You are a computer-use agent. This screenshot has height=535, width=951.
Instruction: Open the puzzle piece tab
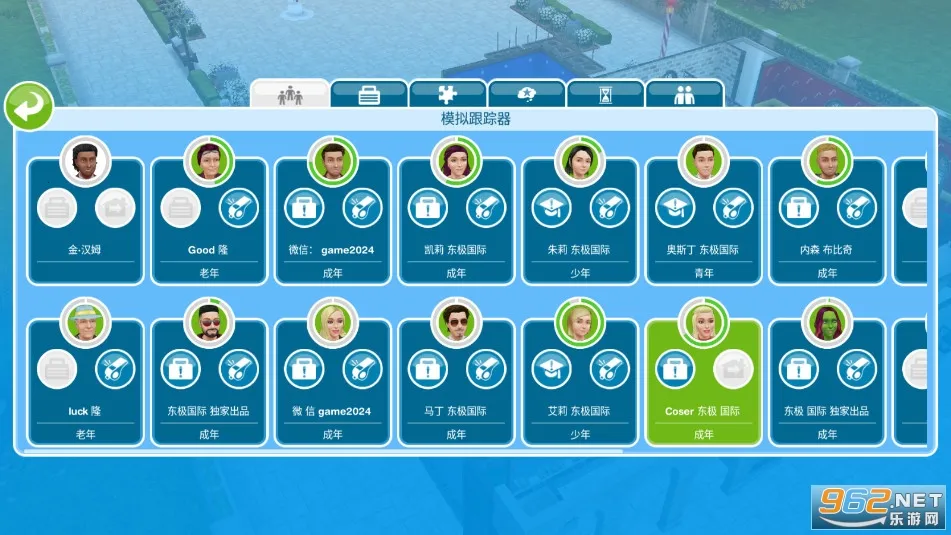pyautogui.click(x=447, y=95)
